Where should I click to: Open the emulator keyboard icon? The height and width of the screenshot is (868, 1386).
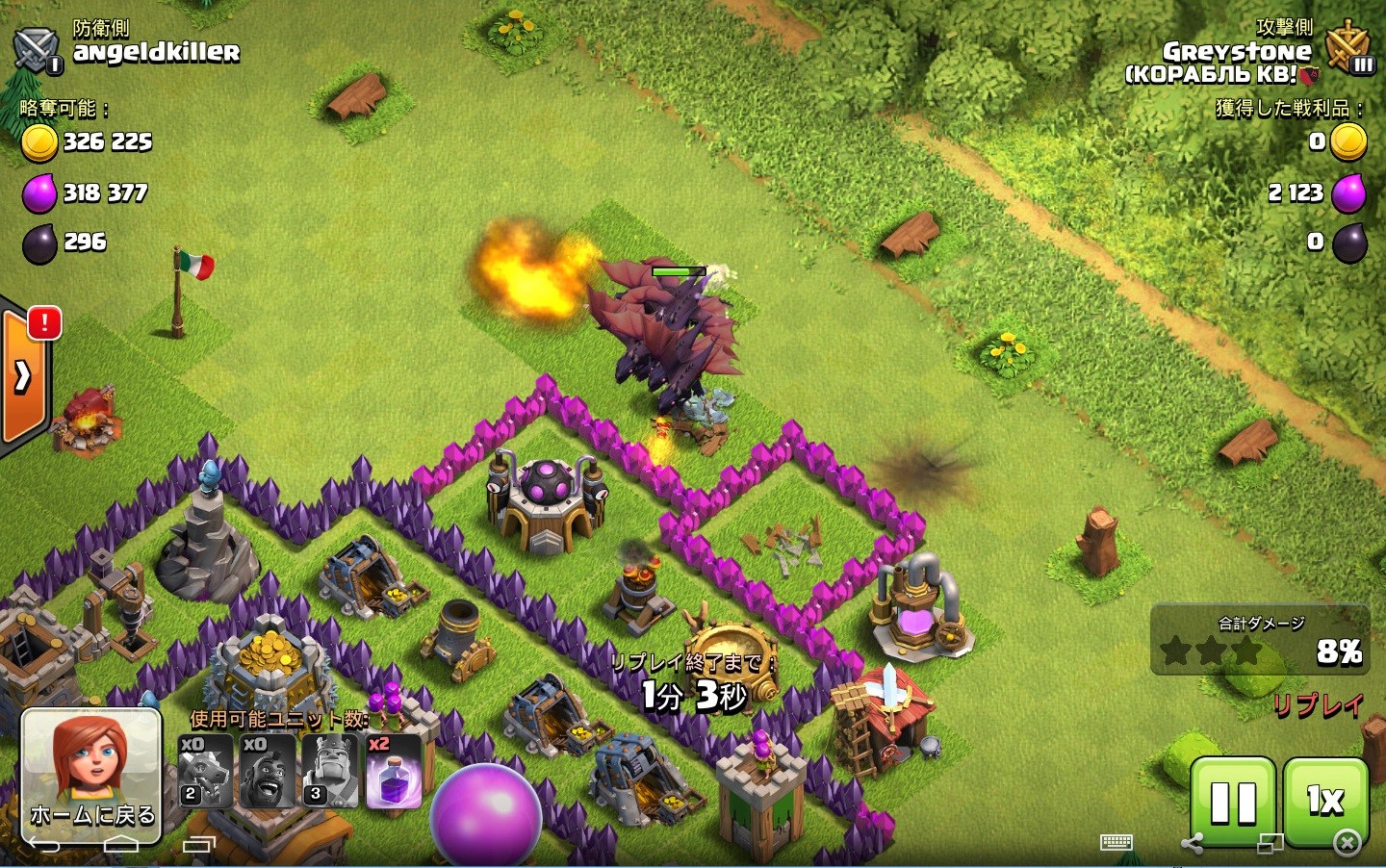[x=1116, y=843]
